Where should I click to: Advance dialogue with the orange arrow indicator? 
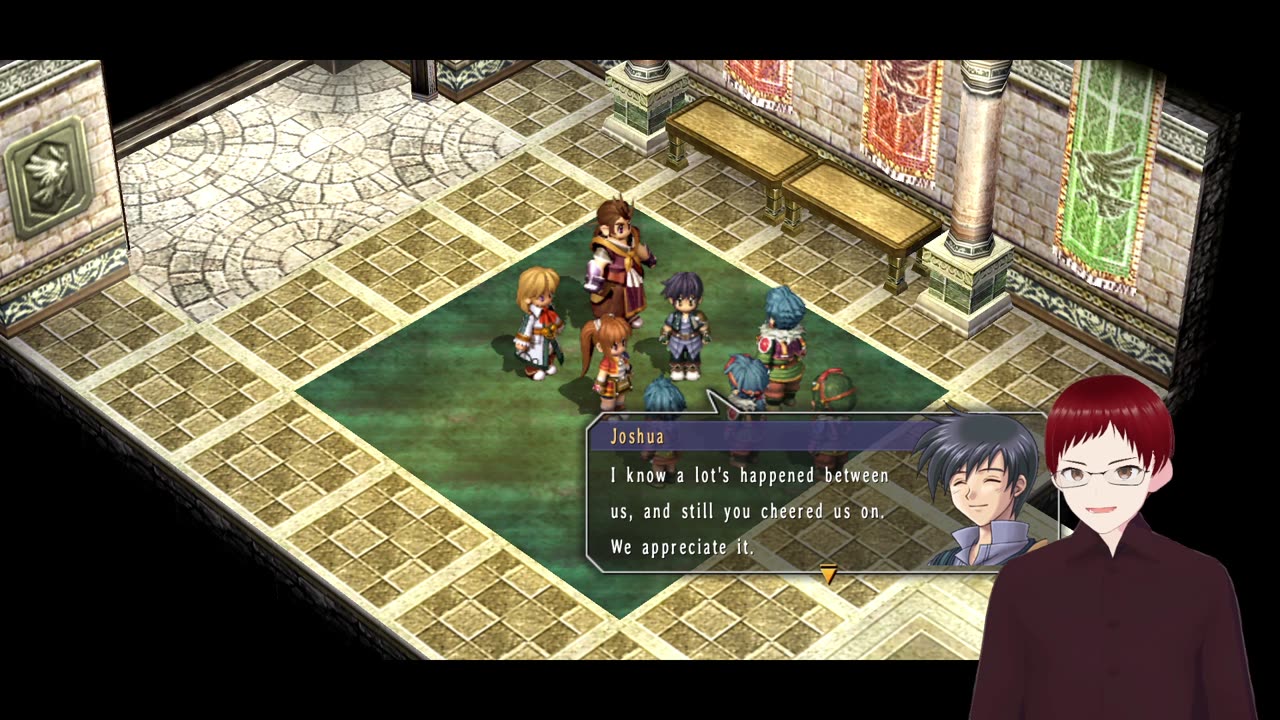pyautogui.click(x=828, y=573)
